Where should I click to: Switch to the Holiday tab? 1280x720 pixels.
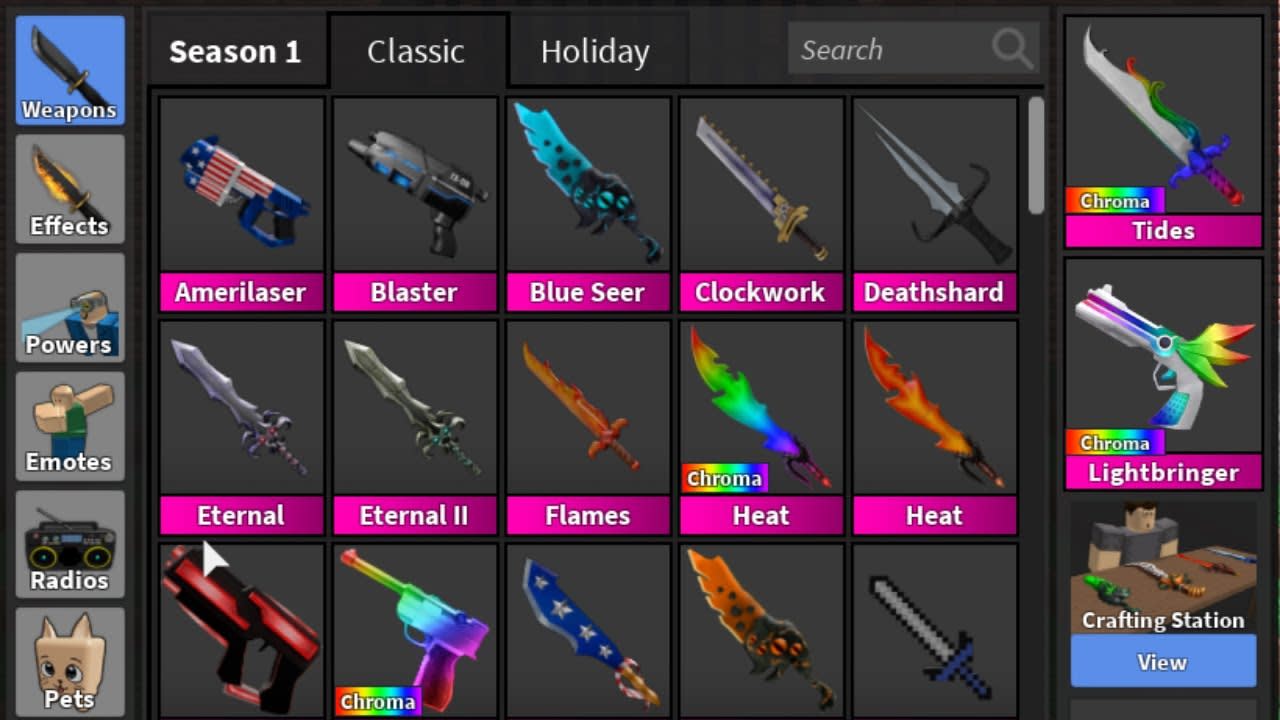tap(595, 52)
